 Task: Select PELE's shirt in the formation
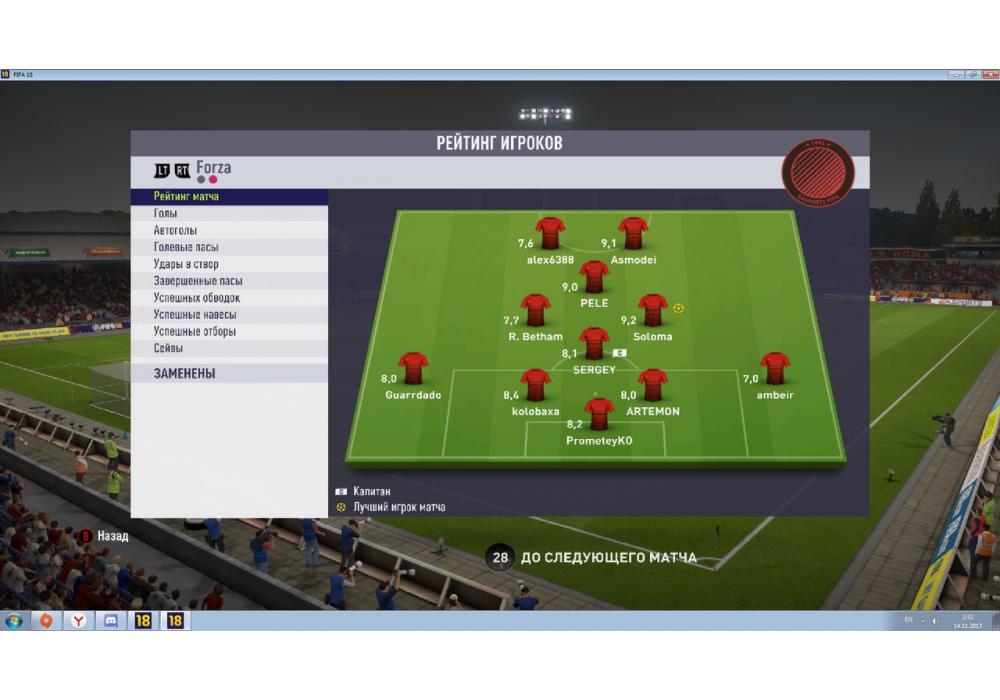(594, 276)
